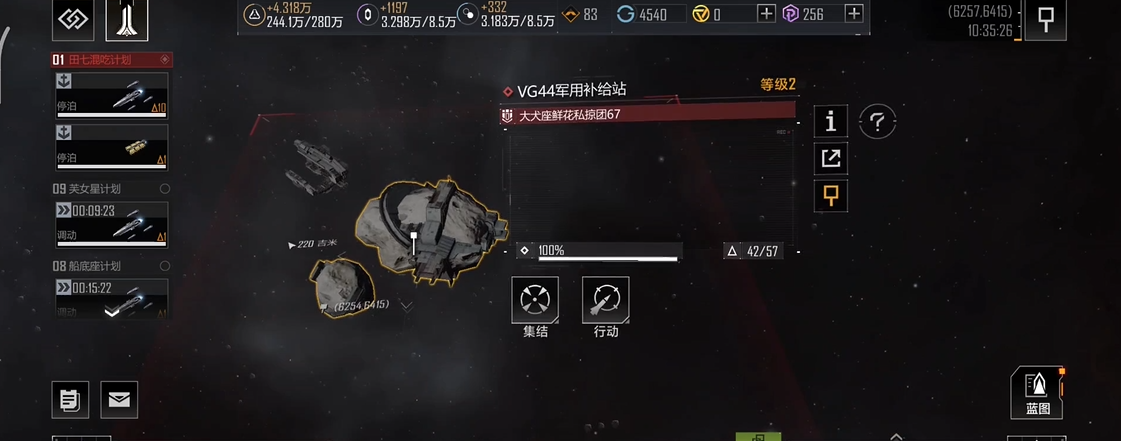The image size is (1121, 441).
Task: Show station info with the i button
Action: coord(830,121)
